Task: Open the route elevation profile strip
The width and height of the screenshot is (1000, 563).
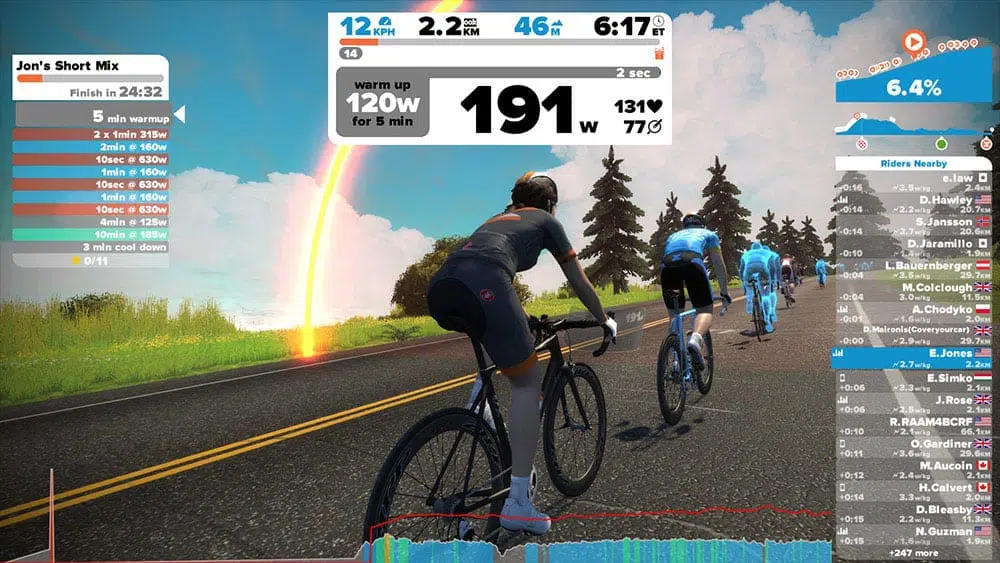Action: 913,131
